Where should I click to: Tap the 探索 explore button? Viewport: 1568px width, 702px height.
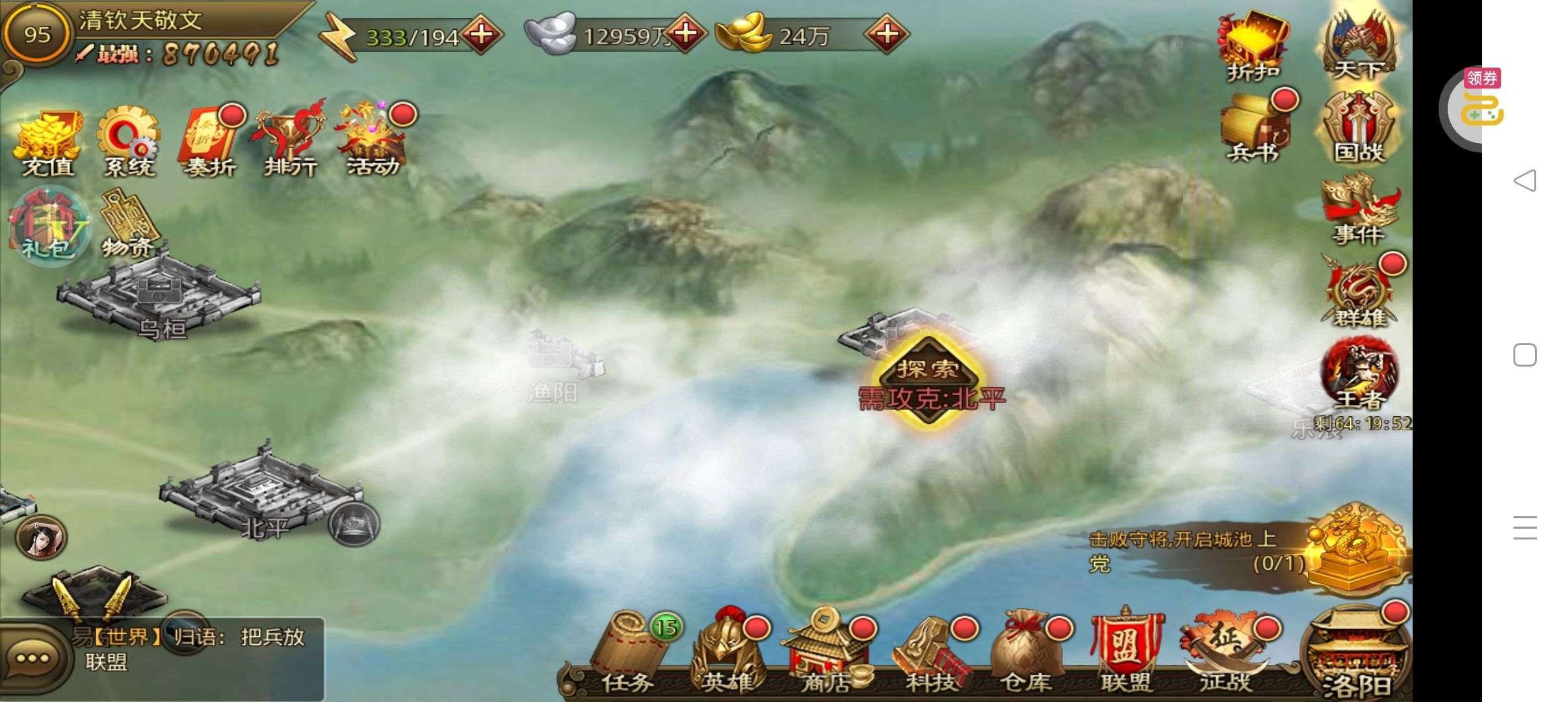(928, 370)
